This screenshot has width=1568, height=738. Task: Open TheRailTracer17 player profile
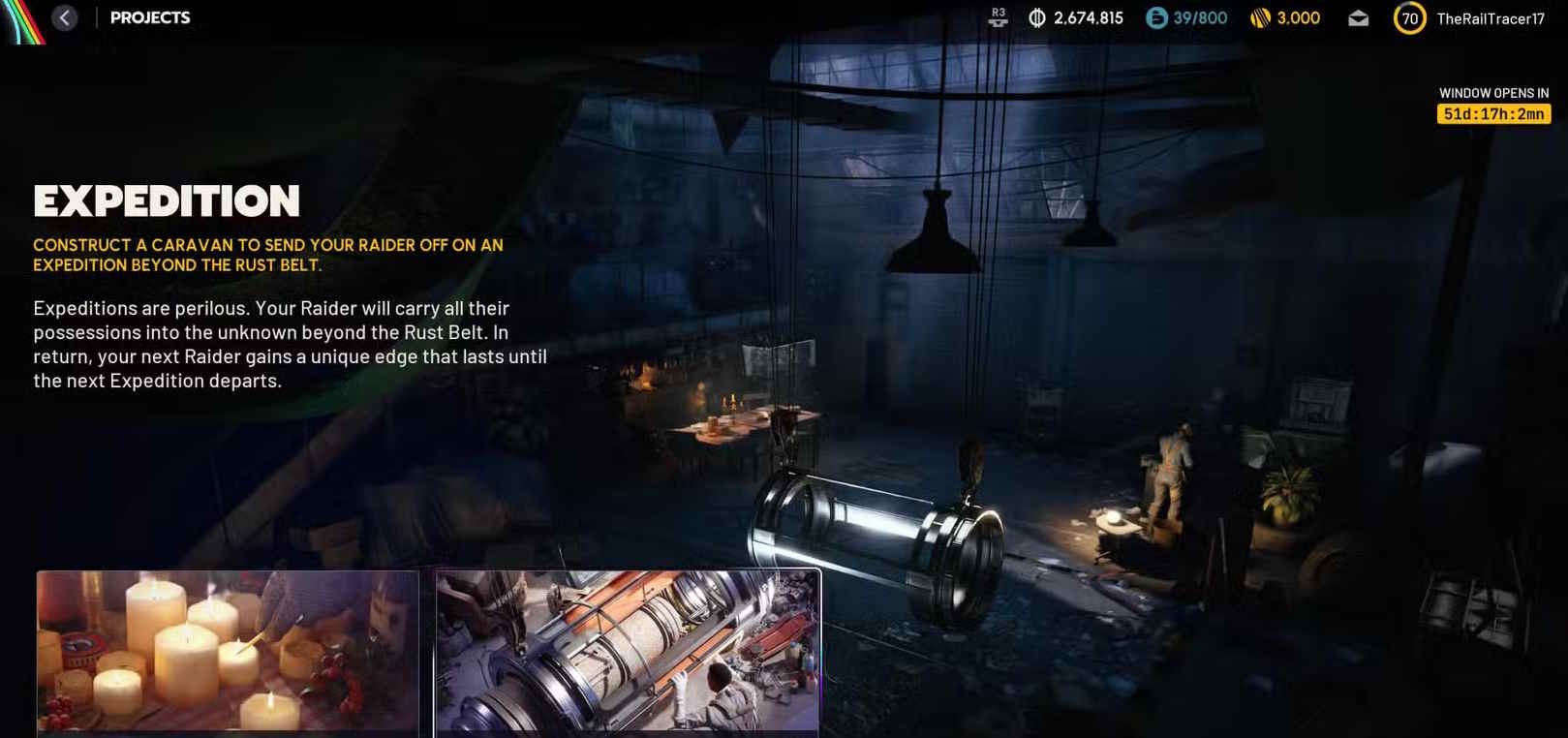click(1490, 18)
